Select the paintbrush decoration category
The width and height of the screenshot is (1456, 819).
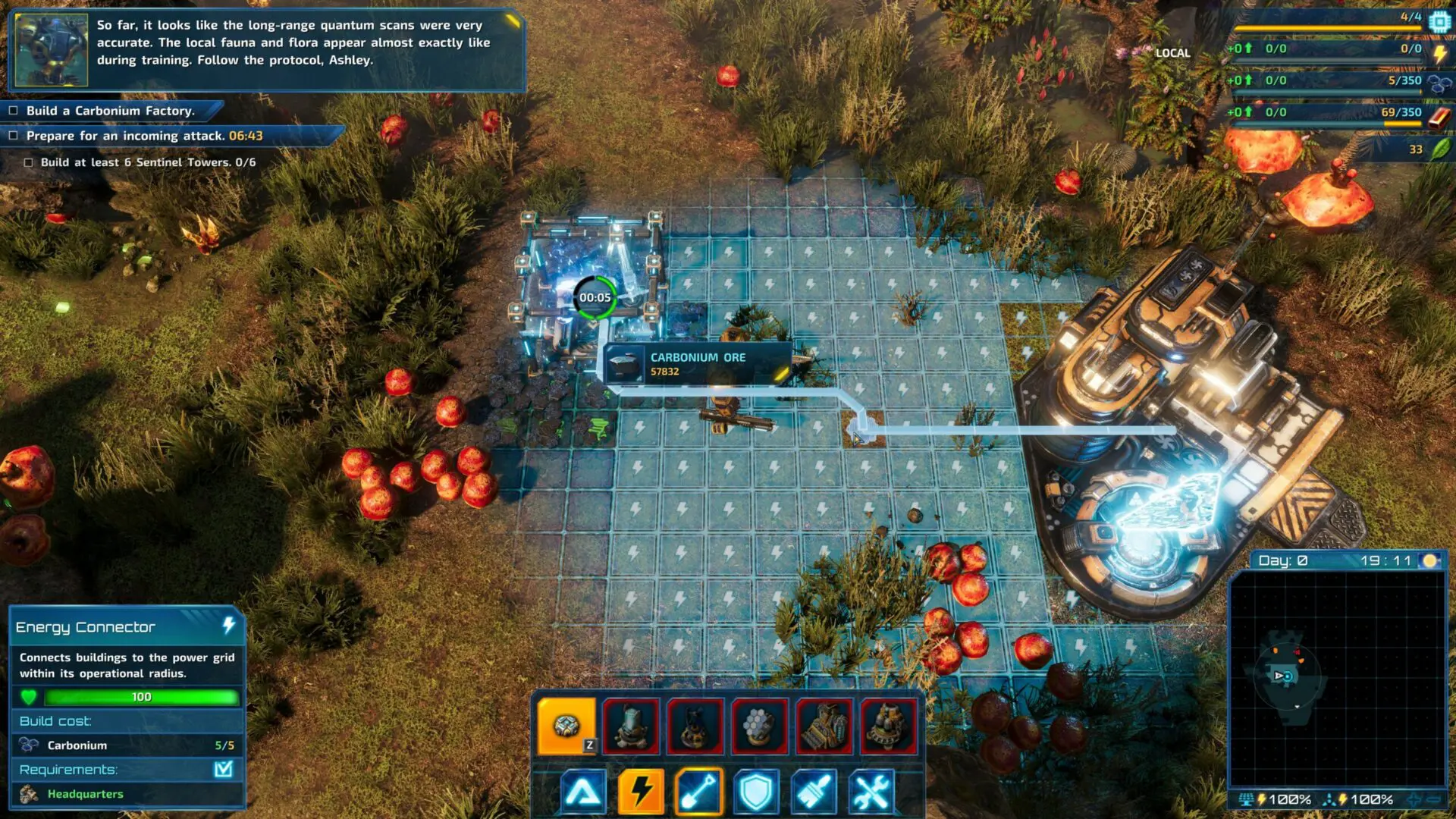coord(814,792)
